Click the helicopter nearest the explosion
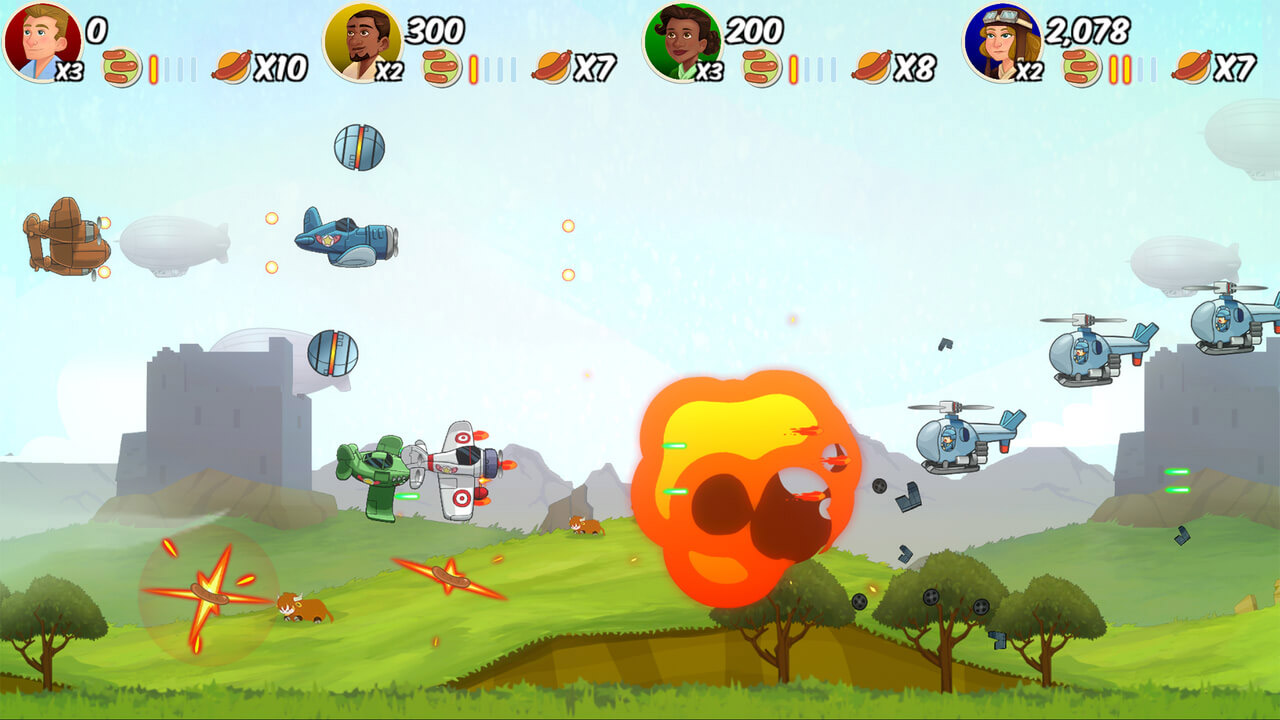Screen dimensions: 1280x720 pyautogui.click(x=945, y=440)
